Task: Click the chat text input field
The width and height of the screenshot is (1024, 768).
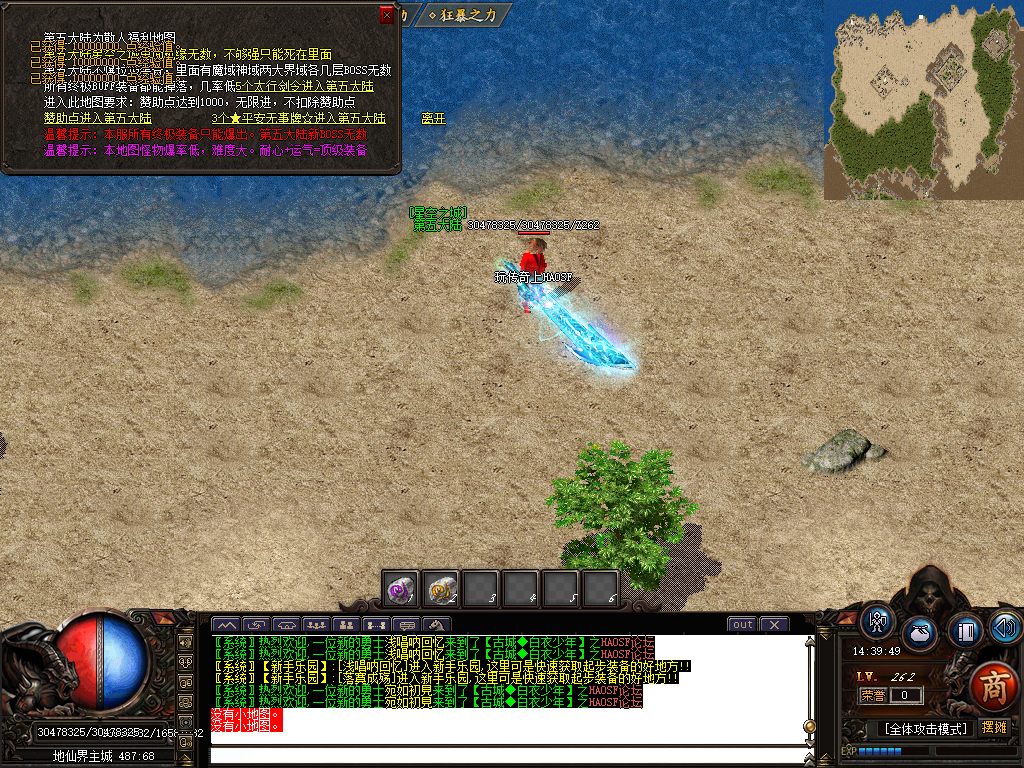Action: (x=505, y=754)
